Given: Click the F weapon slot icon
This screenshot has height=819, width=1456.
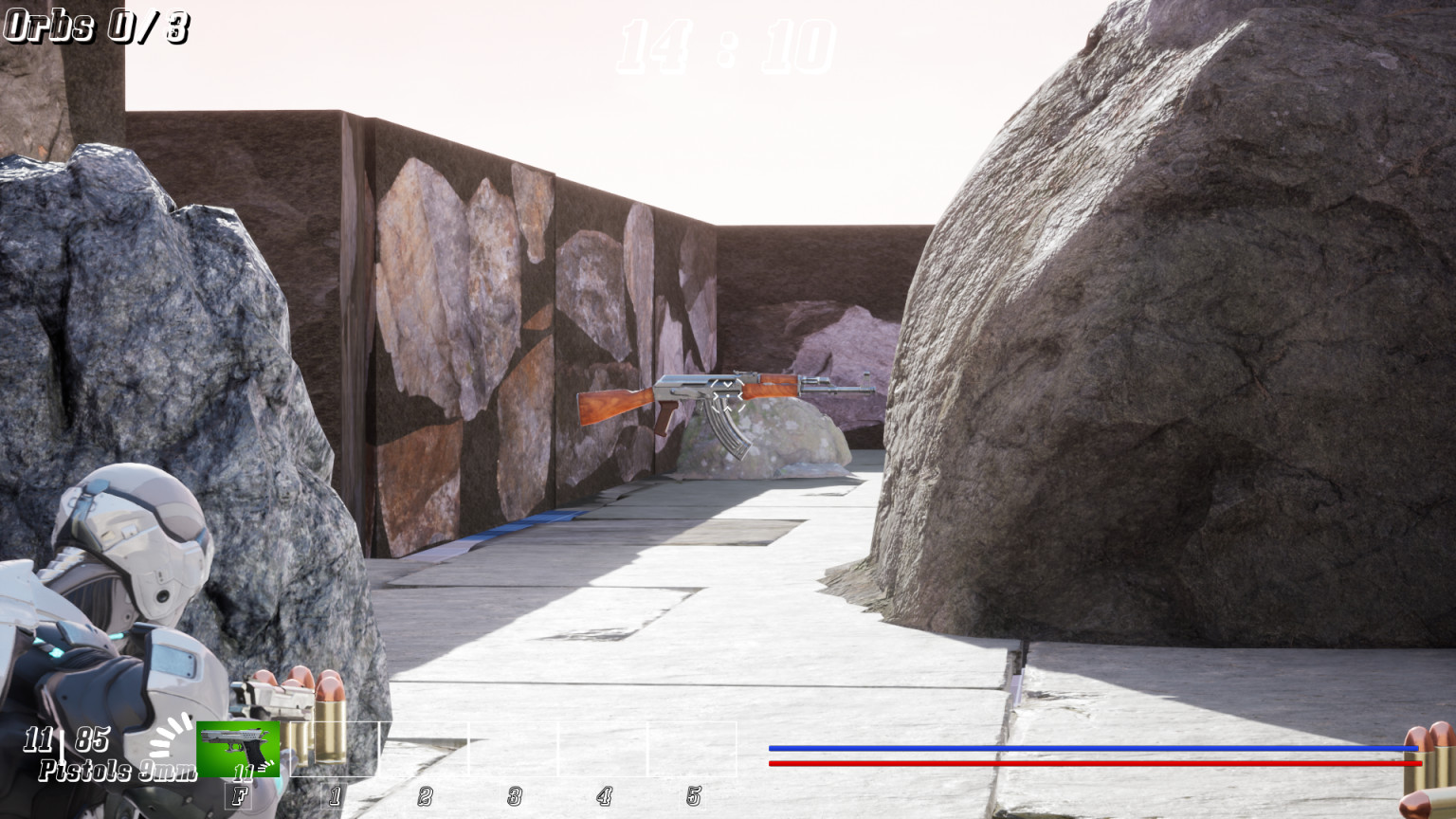Looking at the screenshot, I should (240, 797).
